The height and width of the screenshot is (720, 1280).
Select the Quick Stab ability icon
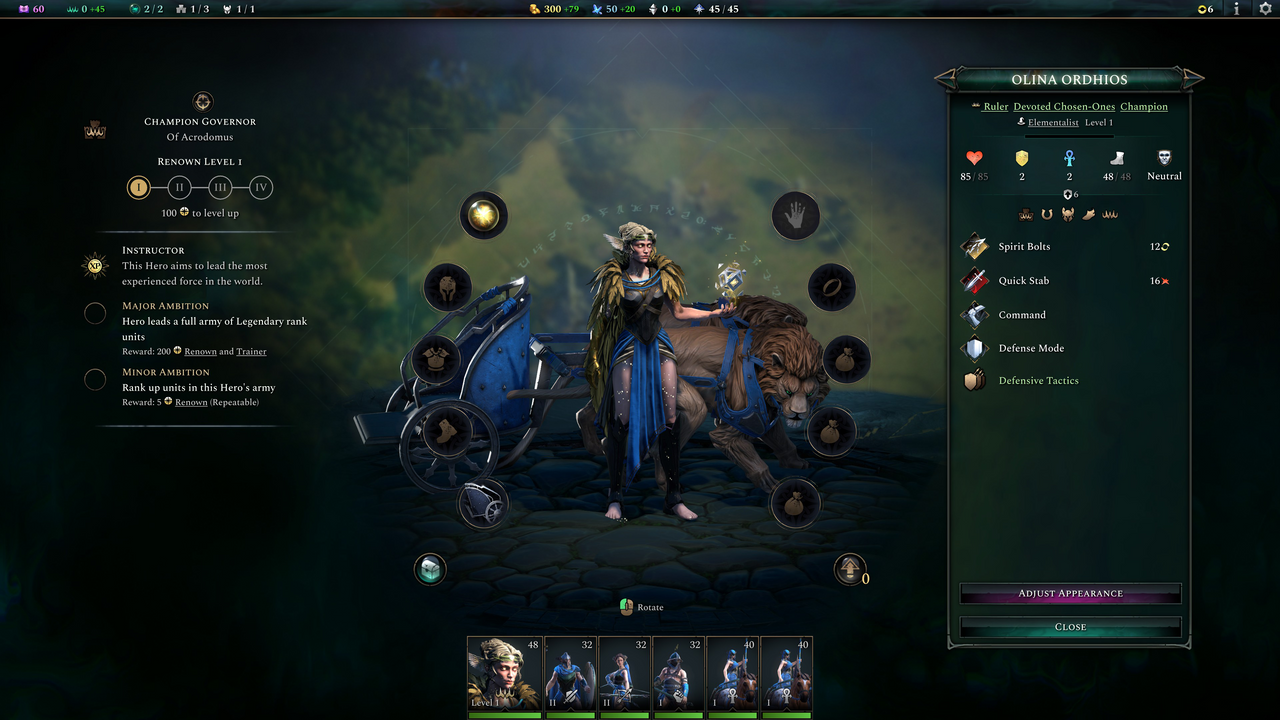(974, 280)
